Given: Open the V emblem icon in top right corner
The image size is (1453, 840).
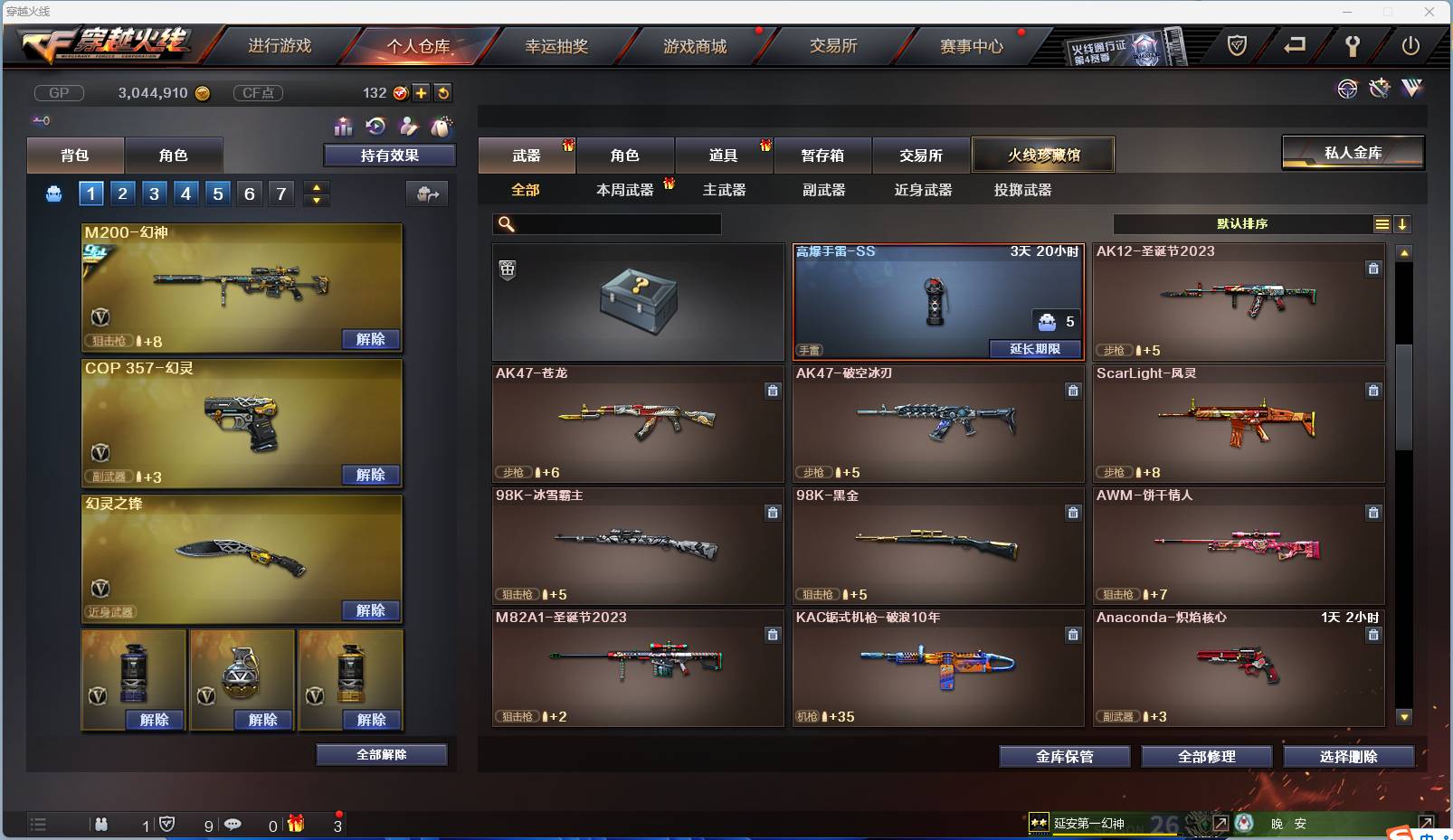Looking at the screenshot, I should pos(1410,88).
